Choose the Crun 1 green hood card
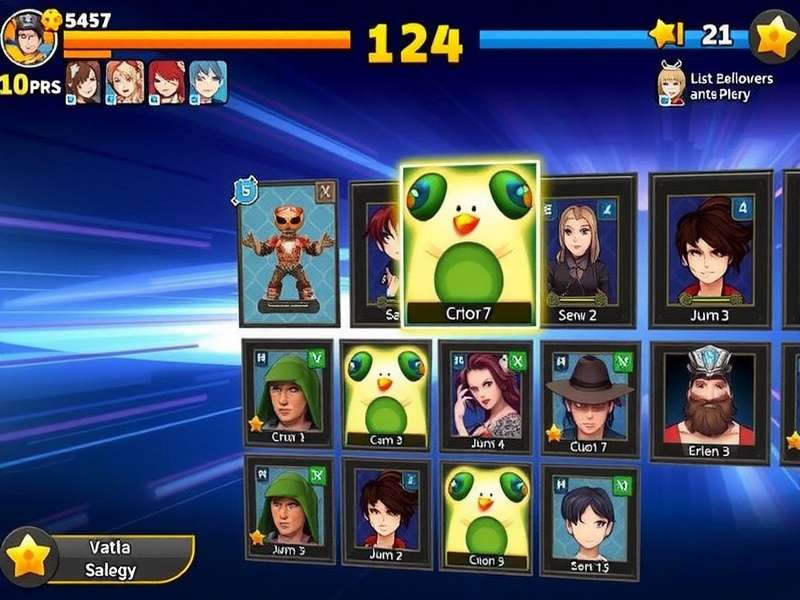The image size is (800, 600). (x=288, y=396)
